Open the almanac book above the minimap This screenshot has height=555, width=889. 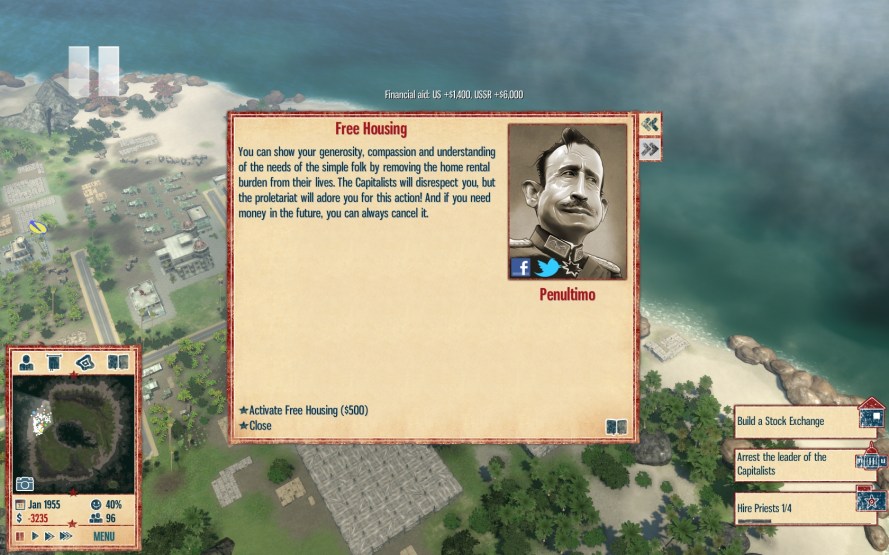(x=118, y=362)
